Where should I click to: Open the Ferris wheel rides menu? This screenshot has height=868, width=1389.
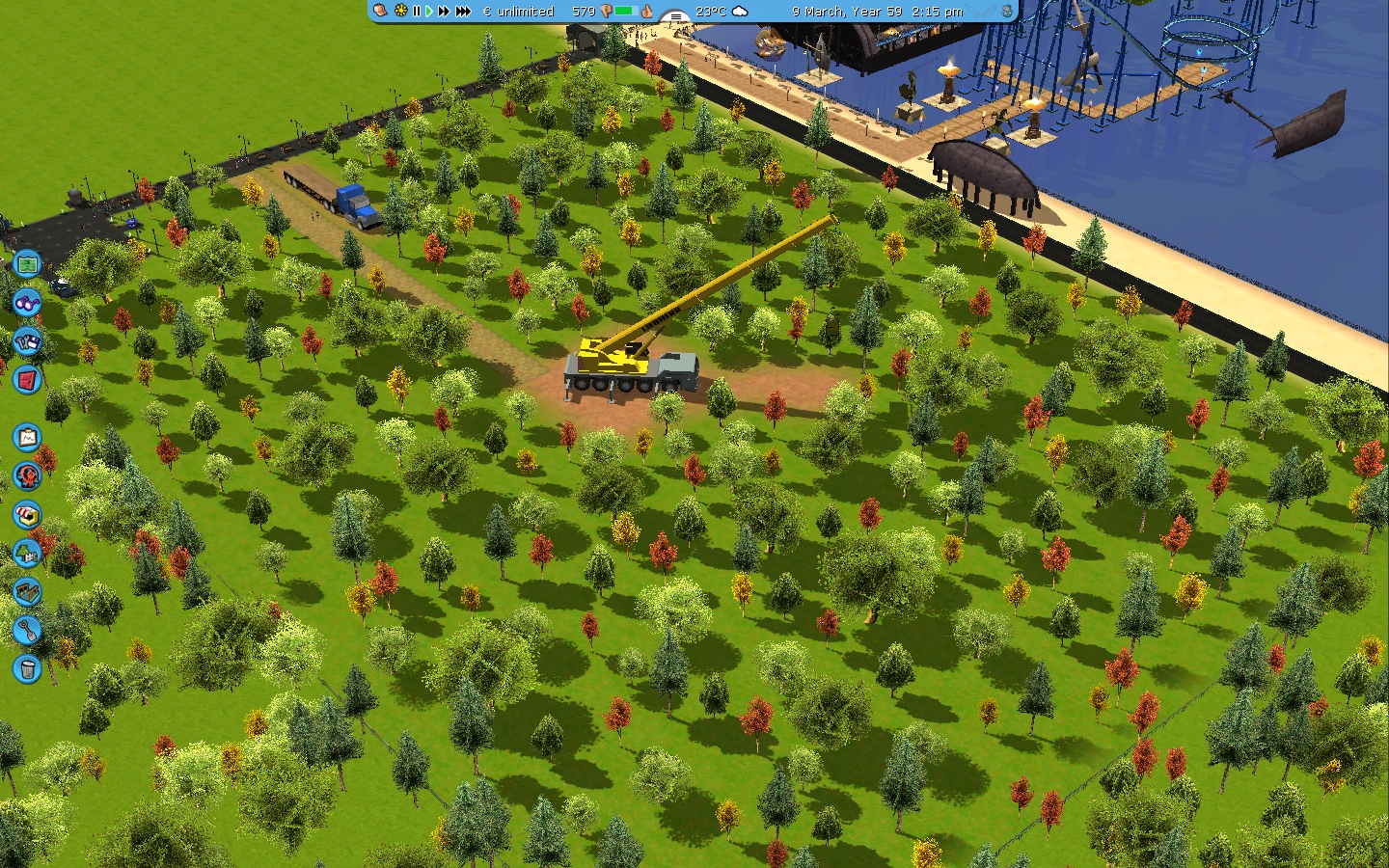coord(27,475)
